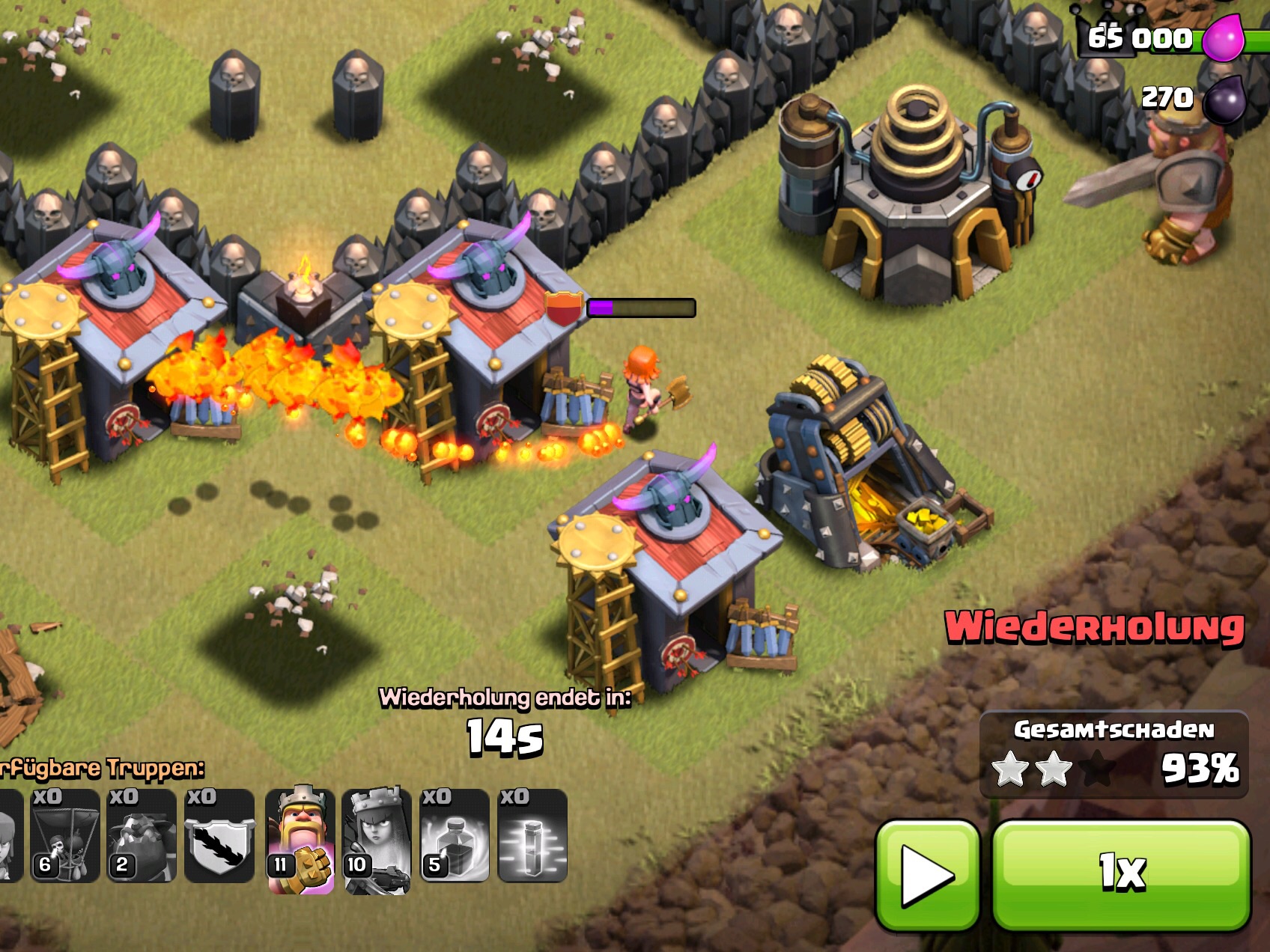Resume the replay with the play button
Image resolution: width=1270 pixels, height=952 pixels.
[927, 874]
